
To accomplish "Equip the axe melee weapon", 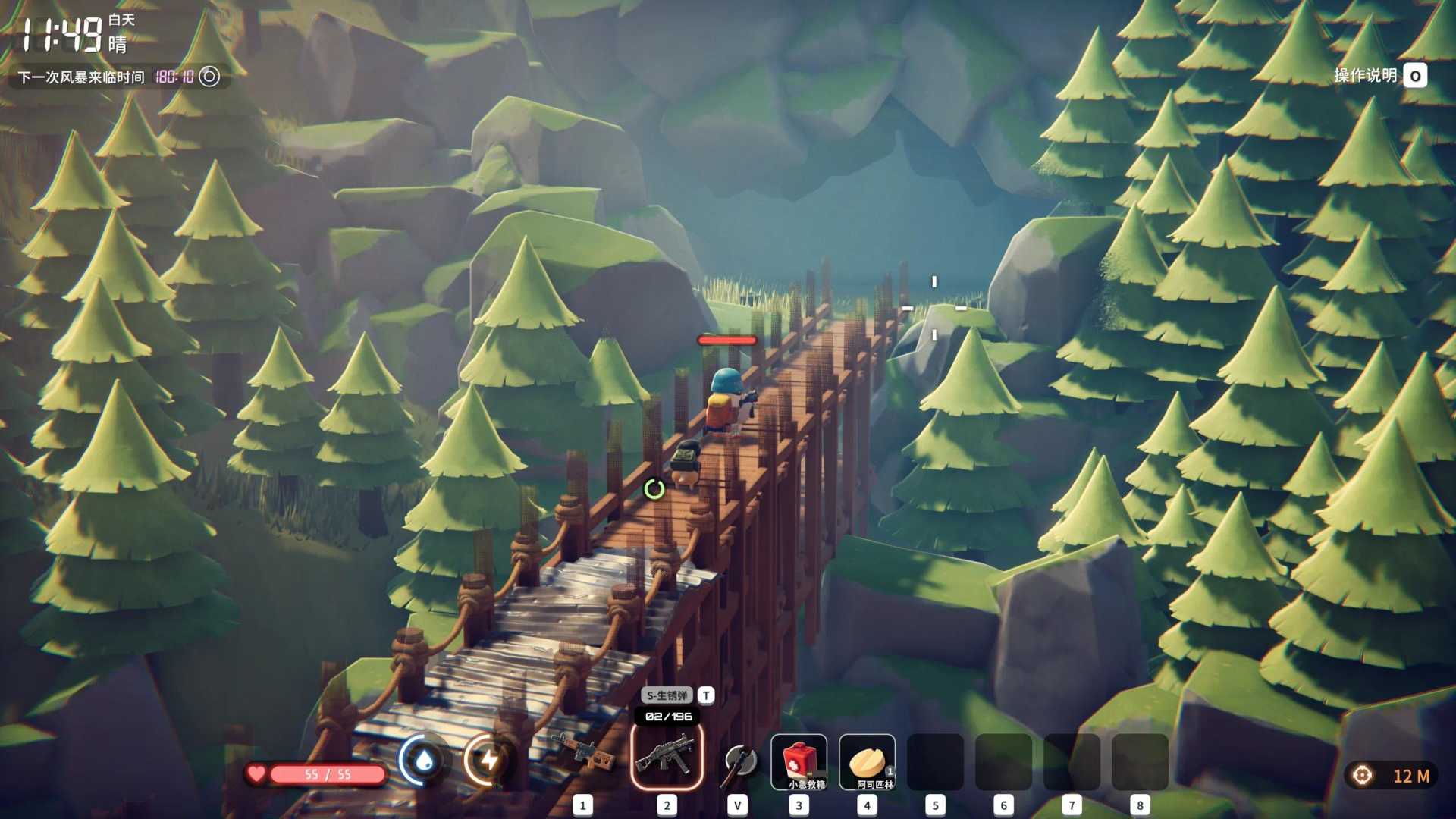I will (x=738, y=761).
